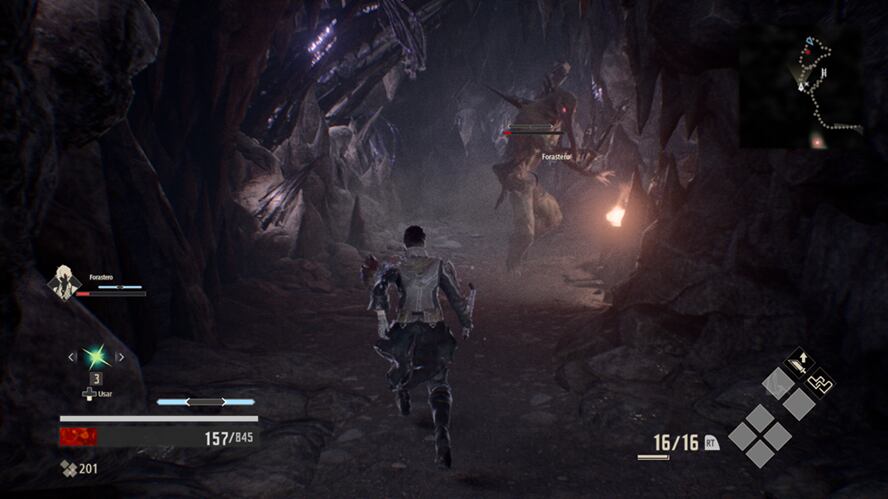Viewport: 888px width, 499px height.
Task: Select the Forastero companion portrait
Action: (x=64, y=282)
